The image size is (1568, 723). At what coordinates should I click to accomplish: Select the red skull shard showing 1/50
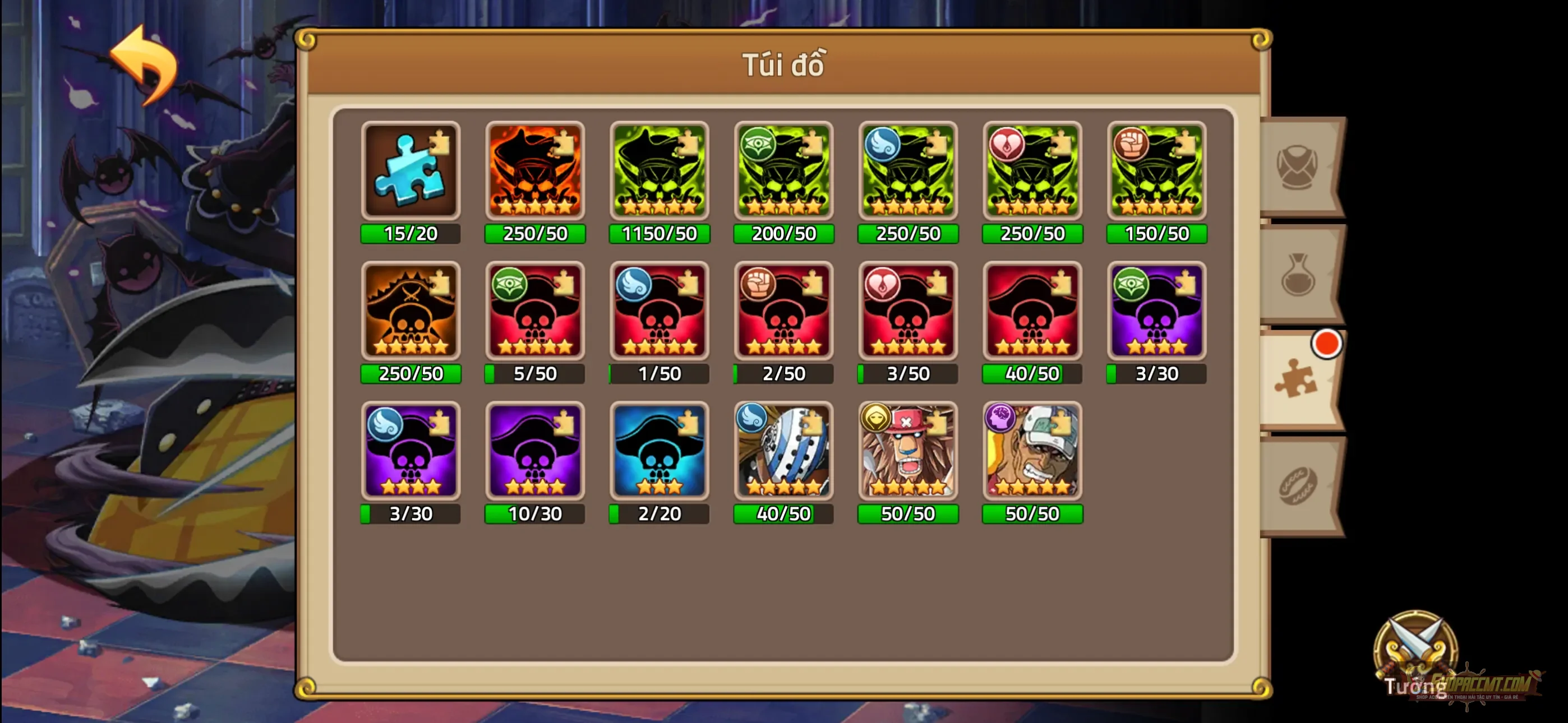coord(659,312)
